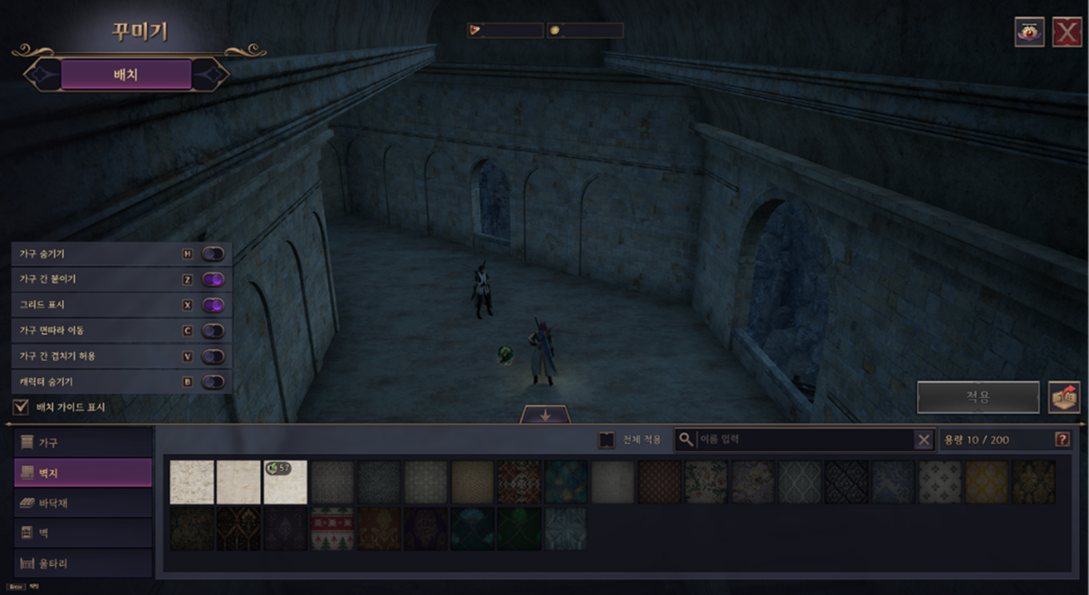Viewport: 1089px width, 595px height.
Task: Tick the 전체 적용 checkbox
Action: [x=606, y=440]
